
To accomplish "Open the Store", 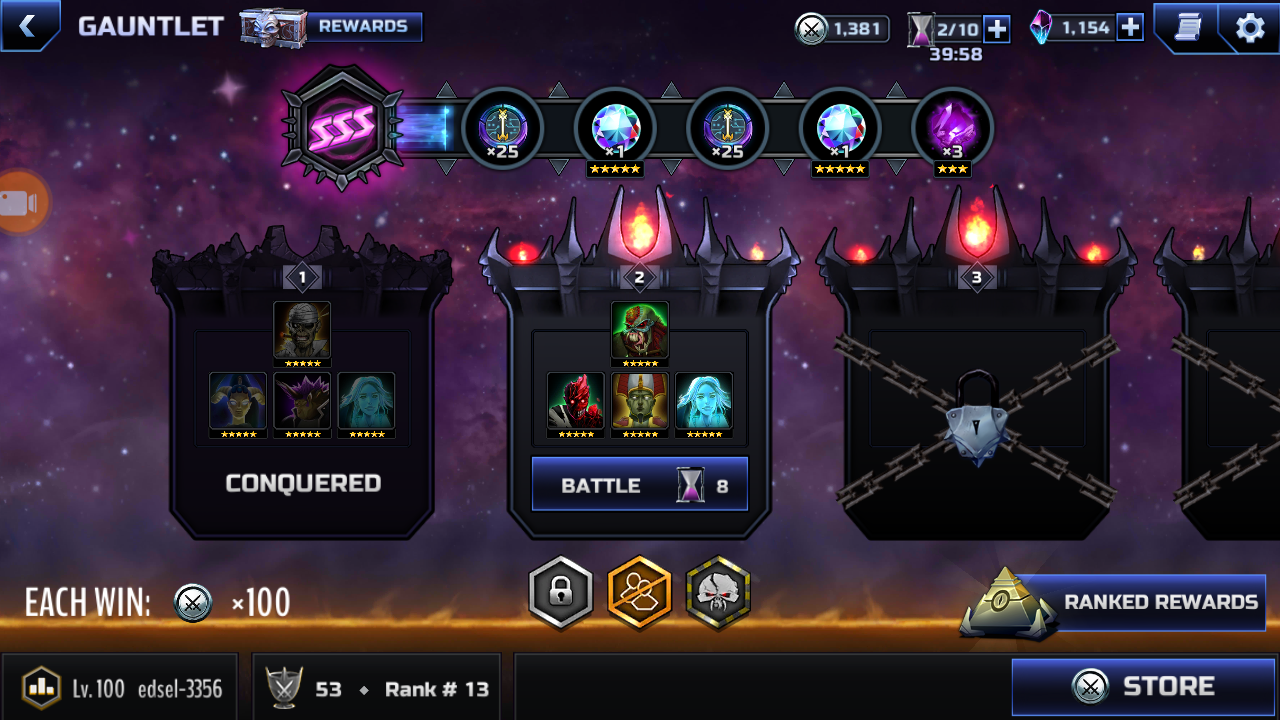I will point(1144,687).
